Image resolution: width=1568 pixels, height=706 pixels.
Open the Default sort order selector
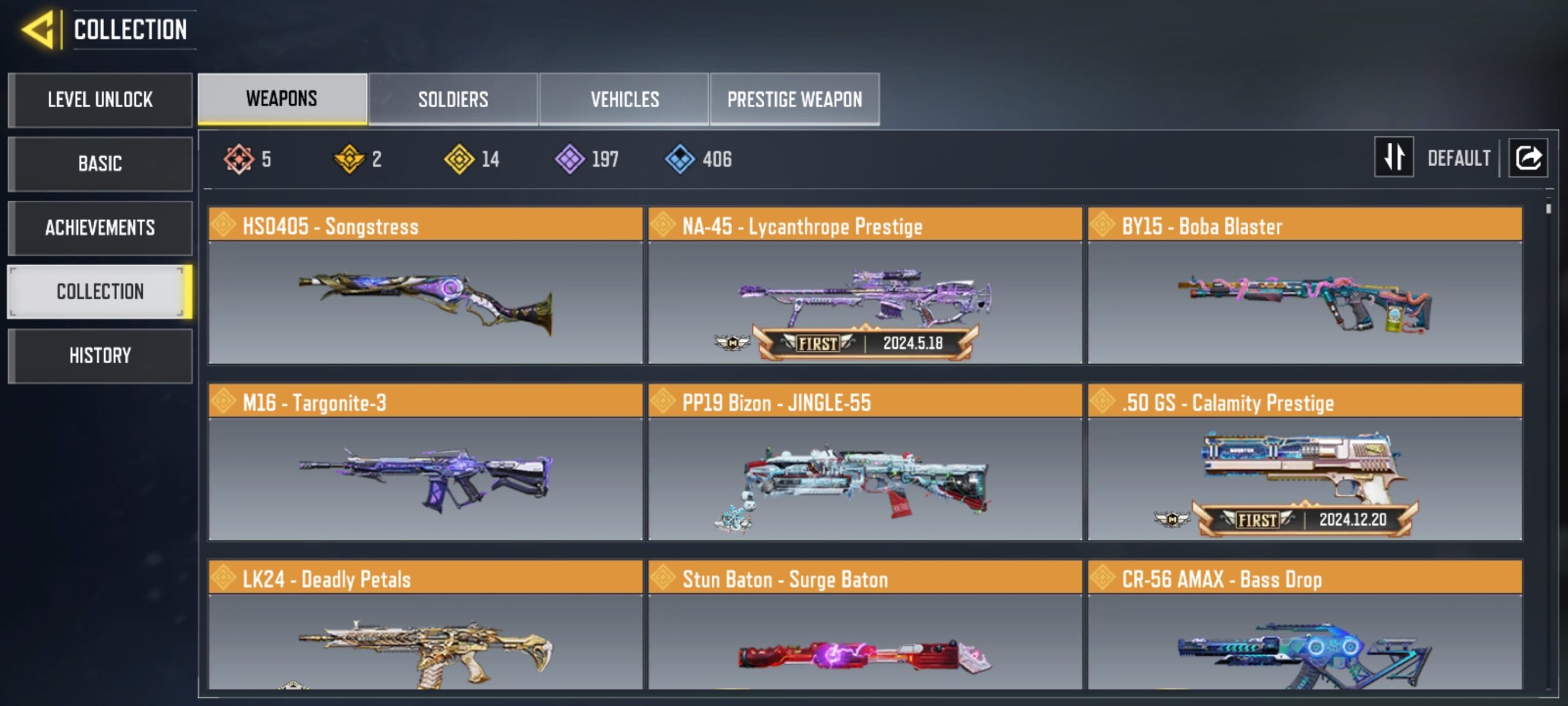1461,158
